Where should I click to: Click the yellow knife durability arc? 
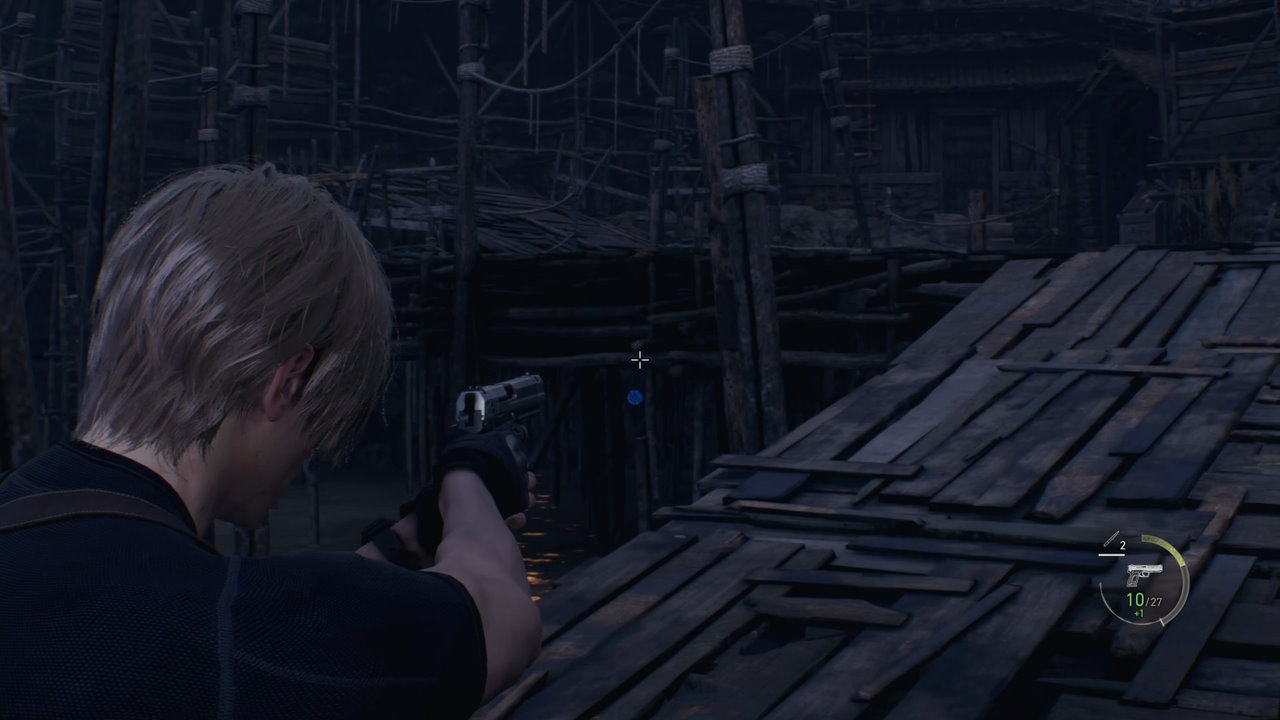click(1164, 545)
